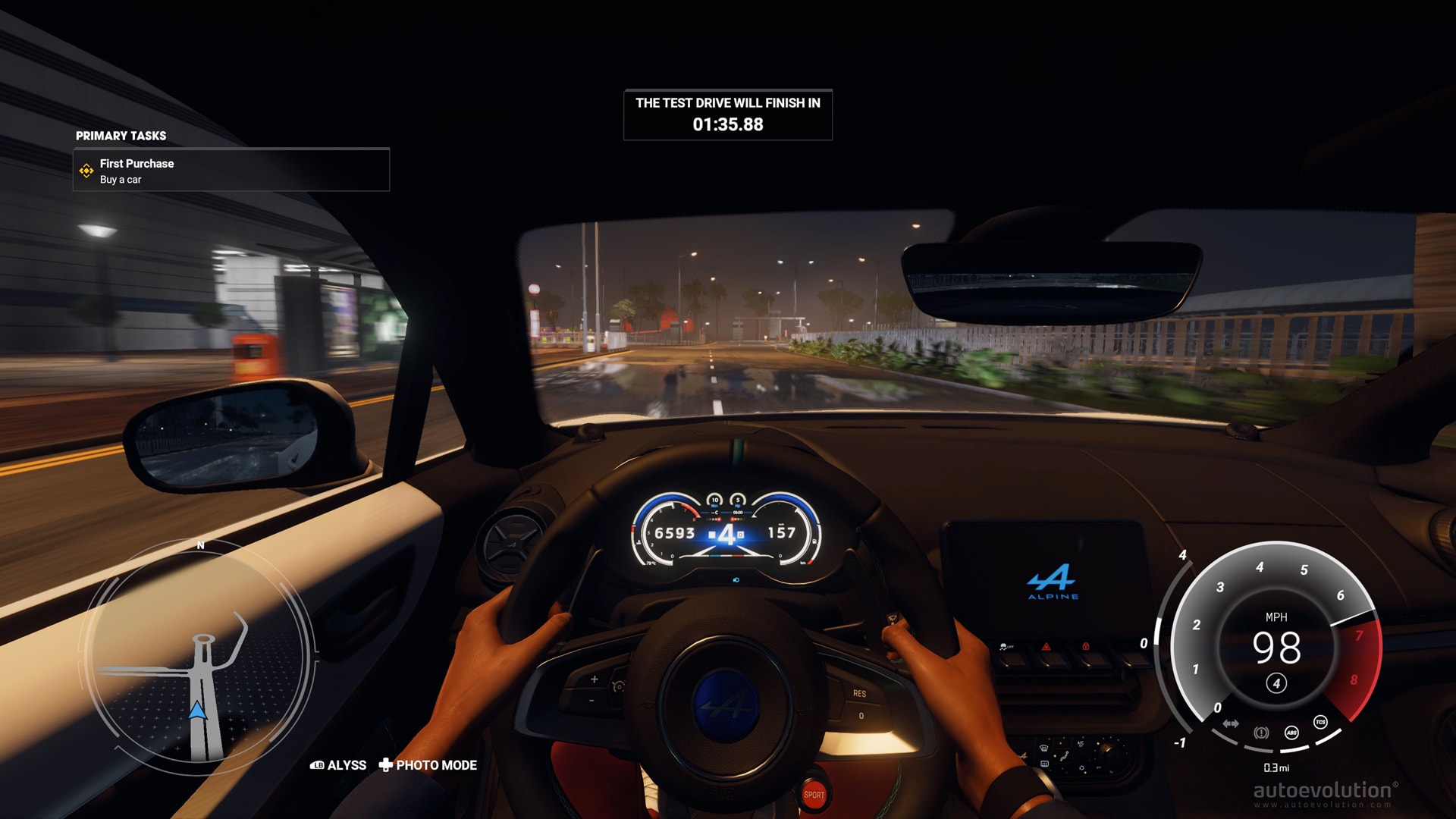Click the double-arrow indicator on the speedometer

pyautogui.click(x=1231, y=723)
